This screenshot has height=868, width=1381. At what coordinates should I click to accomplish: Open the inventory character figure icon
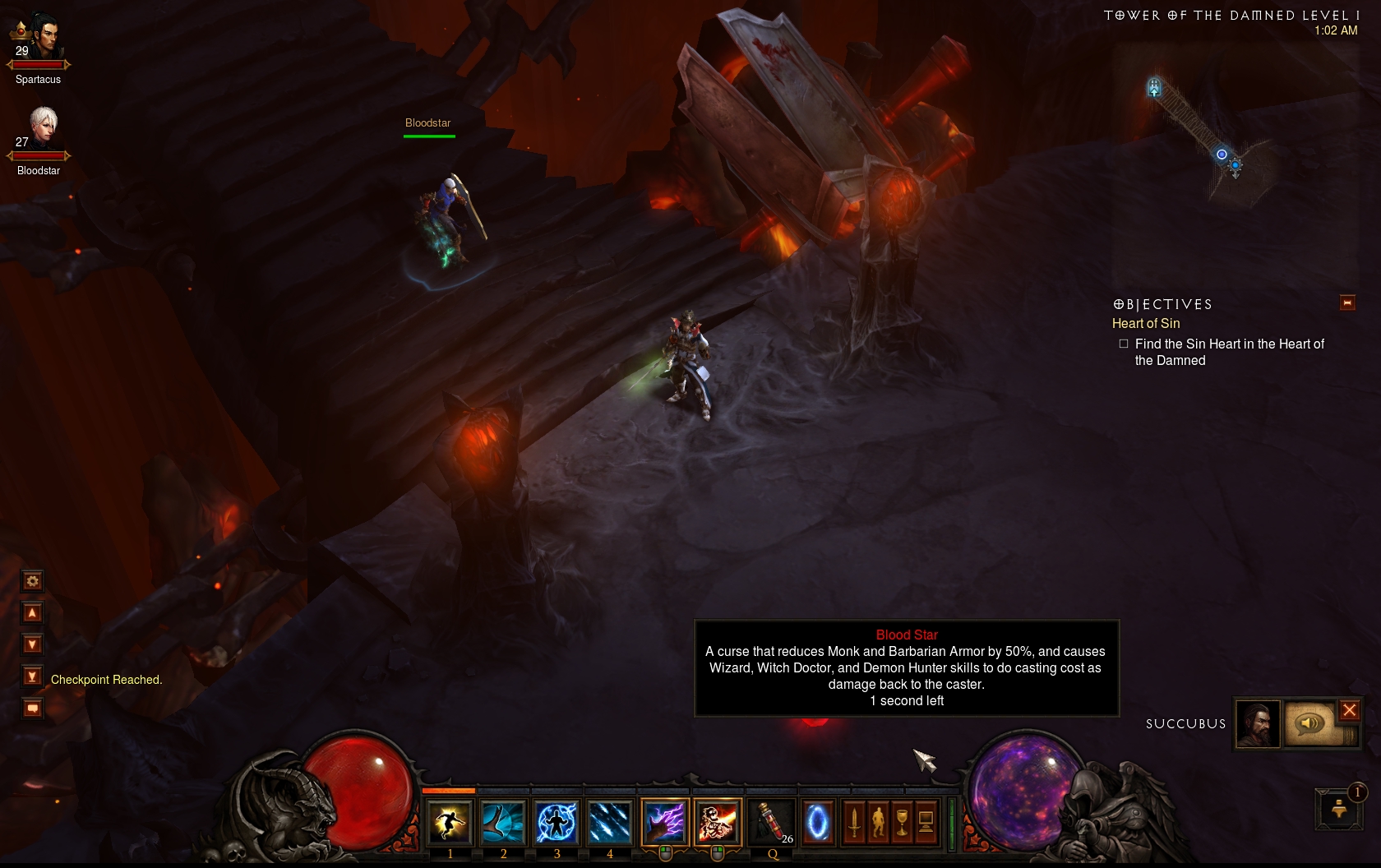tap(878, 822)
